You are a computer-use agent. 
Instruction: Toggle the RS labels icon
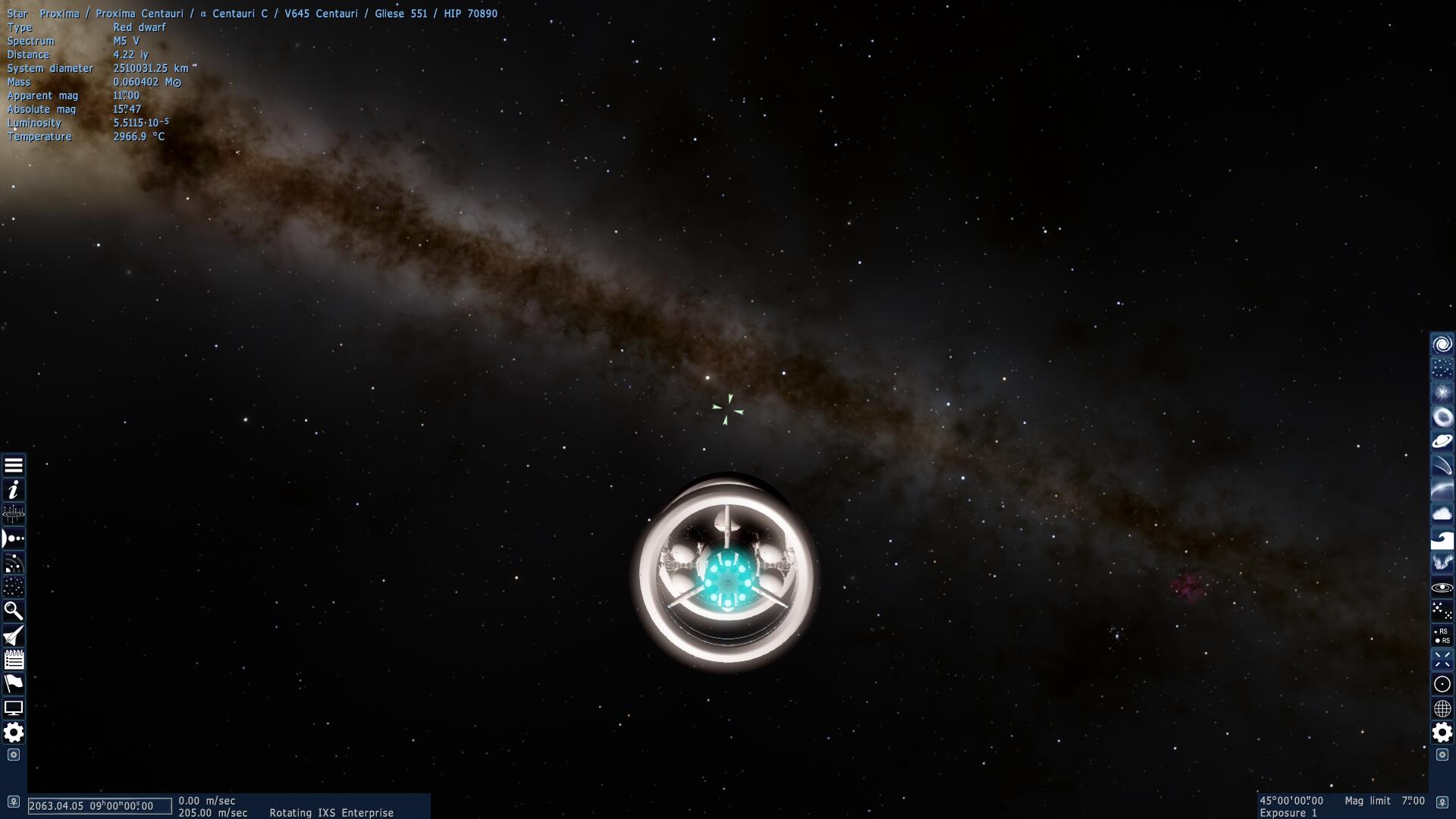[x=1442, y=635]
